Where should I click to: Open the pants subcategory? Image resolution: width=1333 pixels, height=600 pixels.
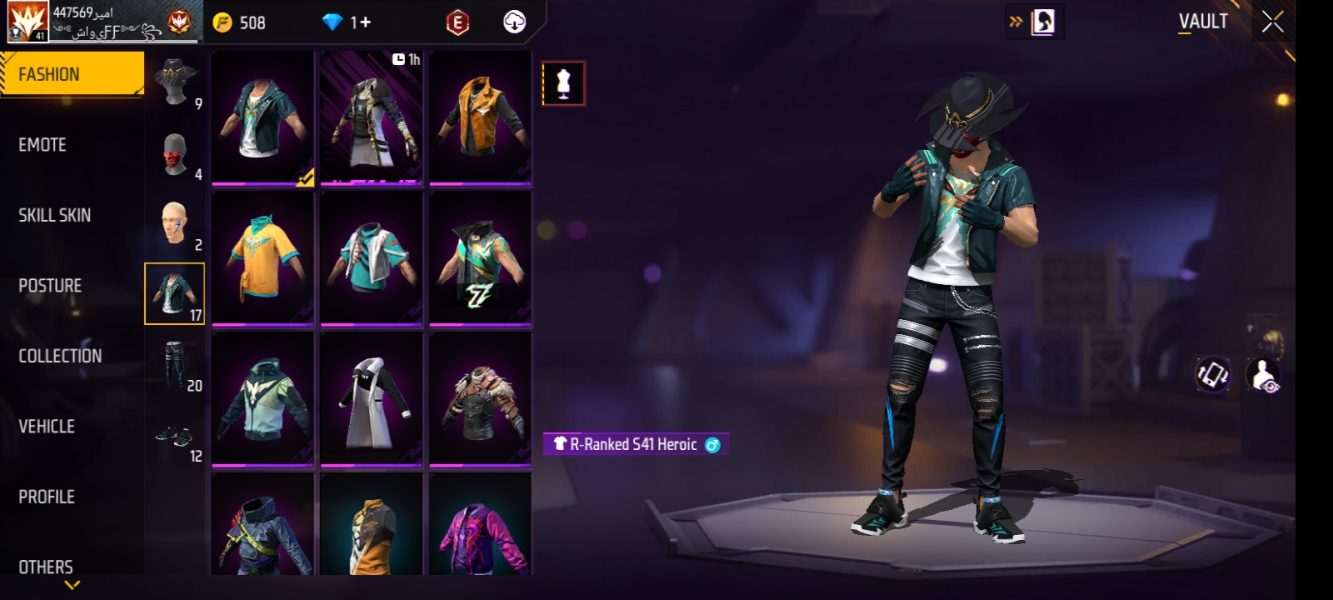175,365
